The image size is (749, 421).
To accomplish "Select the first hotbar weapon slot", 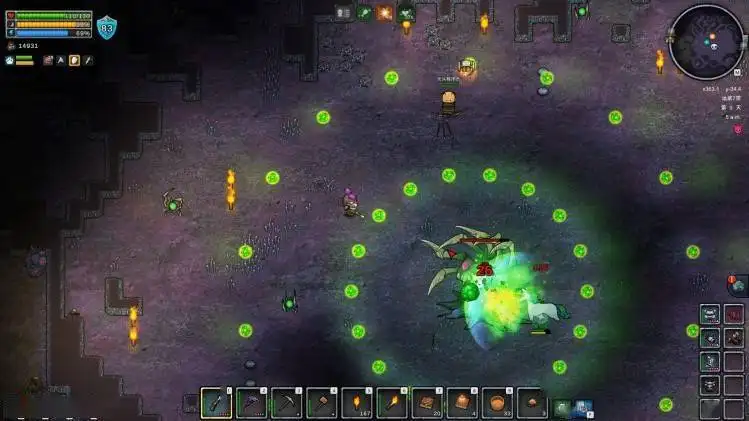I will [217, 403].
